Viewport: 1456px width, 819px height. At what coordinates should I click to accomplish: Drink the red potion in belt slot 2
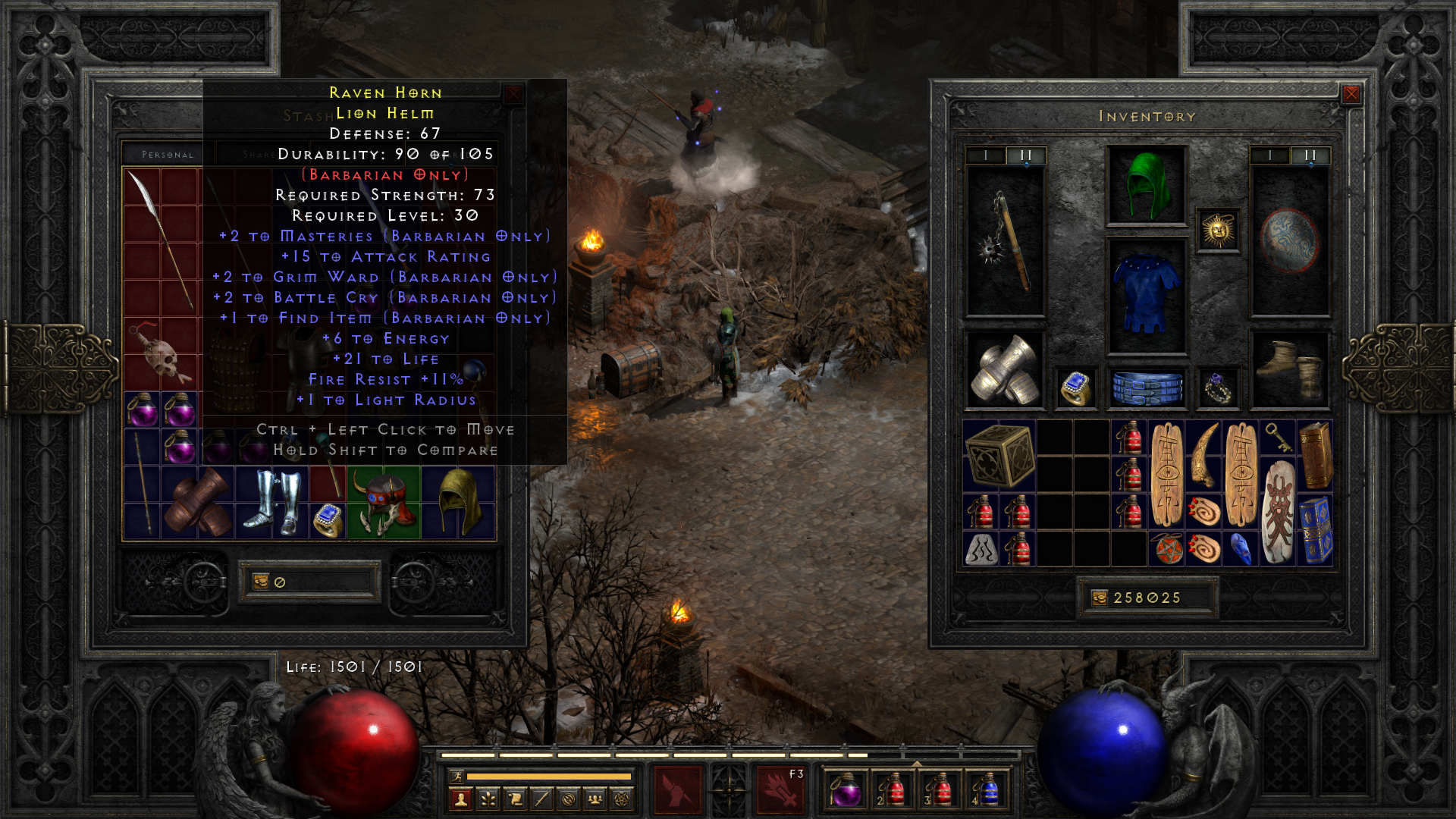pyautogui.click(x=896, y=789)
